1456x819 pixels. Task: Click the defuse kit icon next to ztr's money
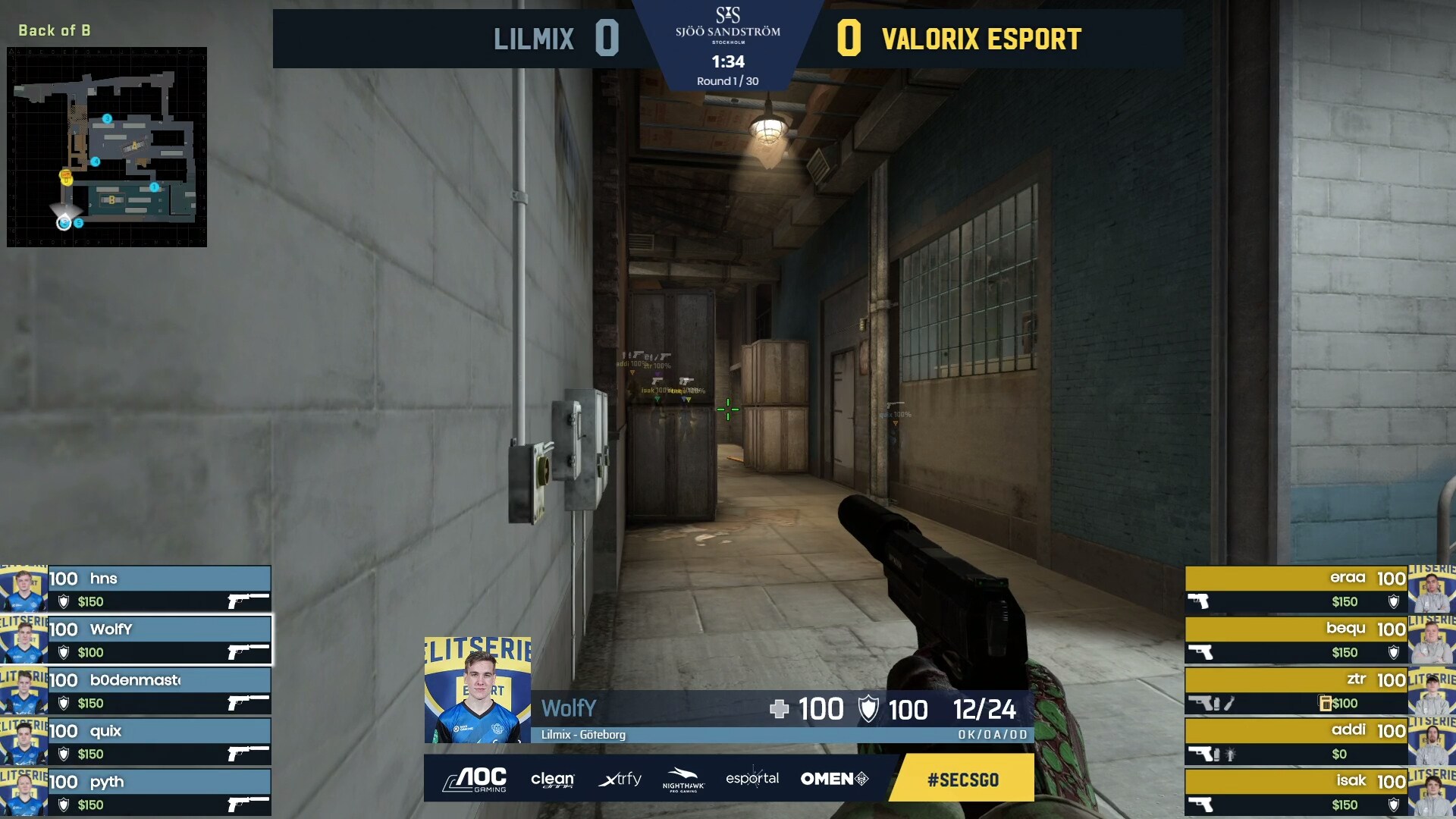click(1325, 703)
